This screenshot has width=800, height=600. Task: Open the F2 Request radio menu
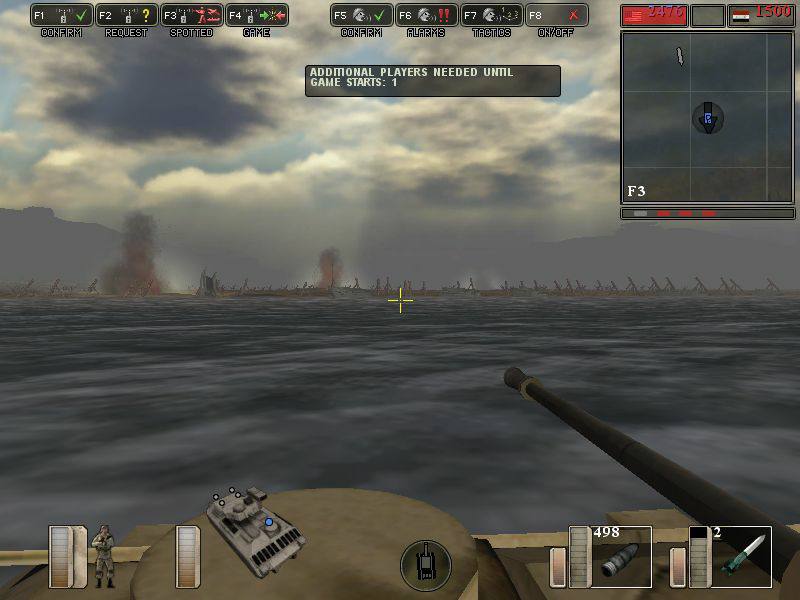[127, 16]
